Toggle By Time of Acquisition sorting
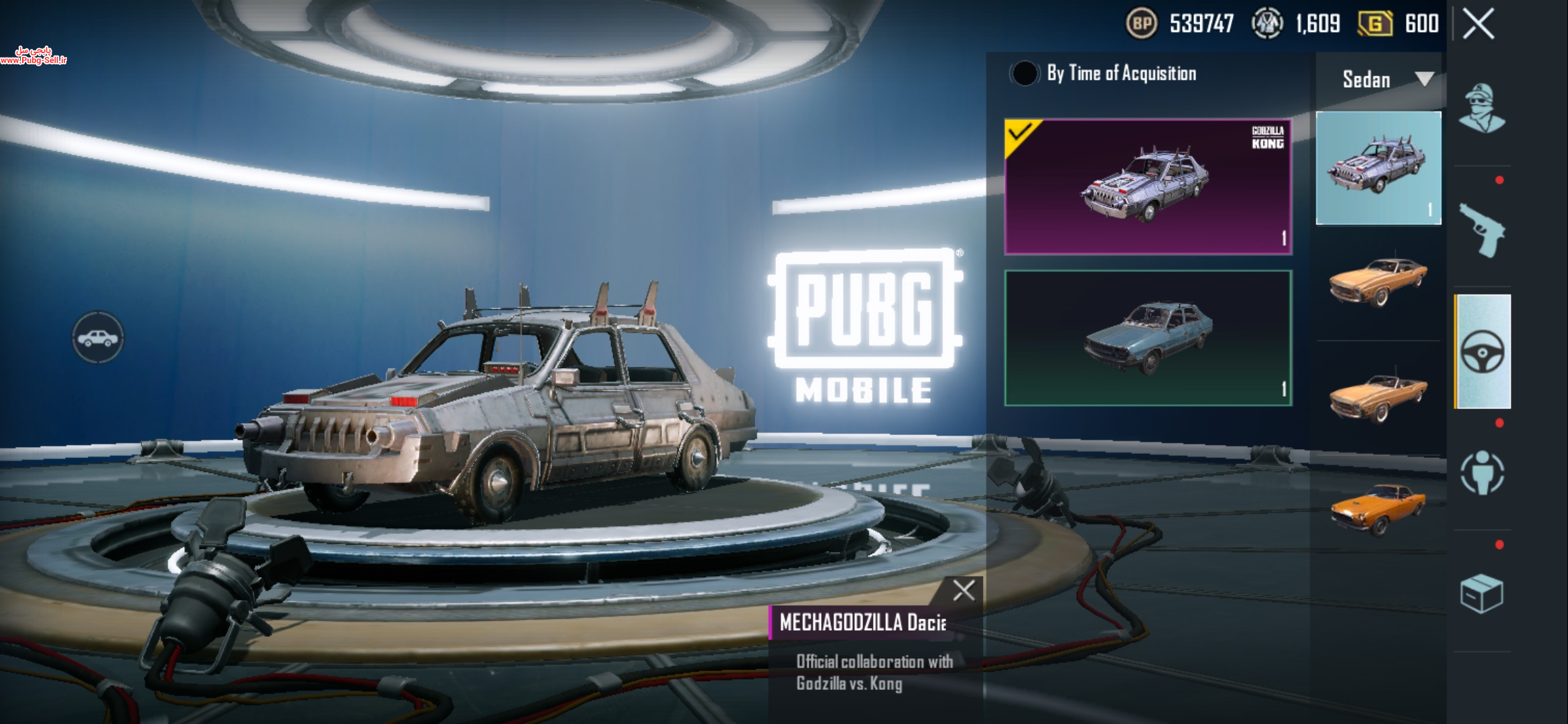 [x=1024, y=73]
